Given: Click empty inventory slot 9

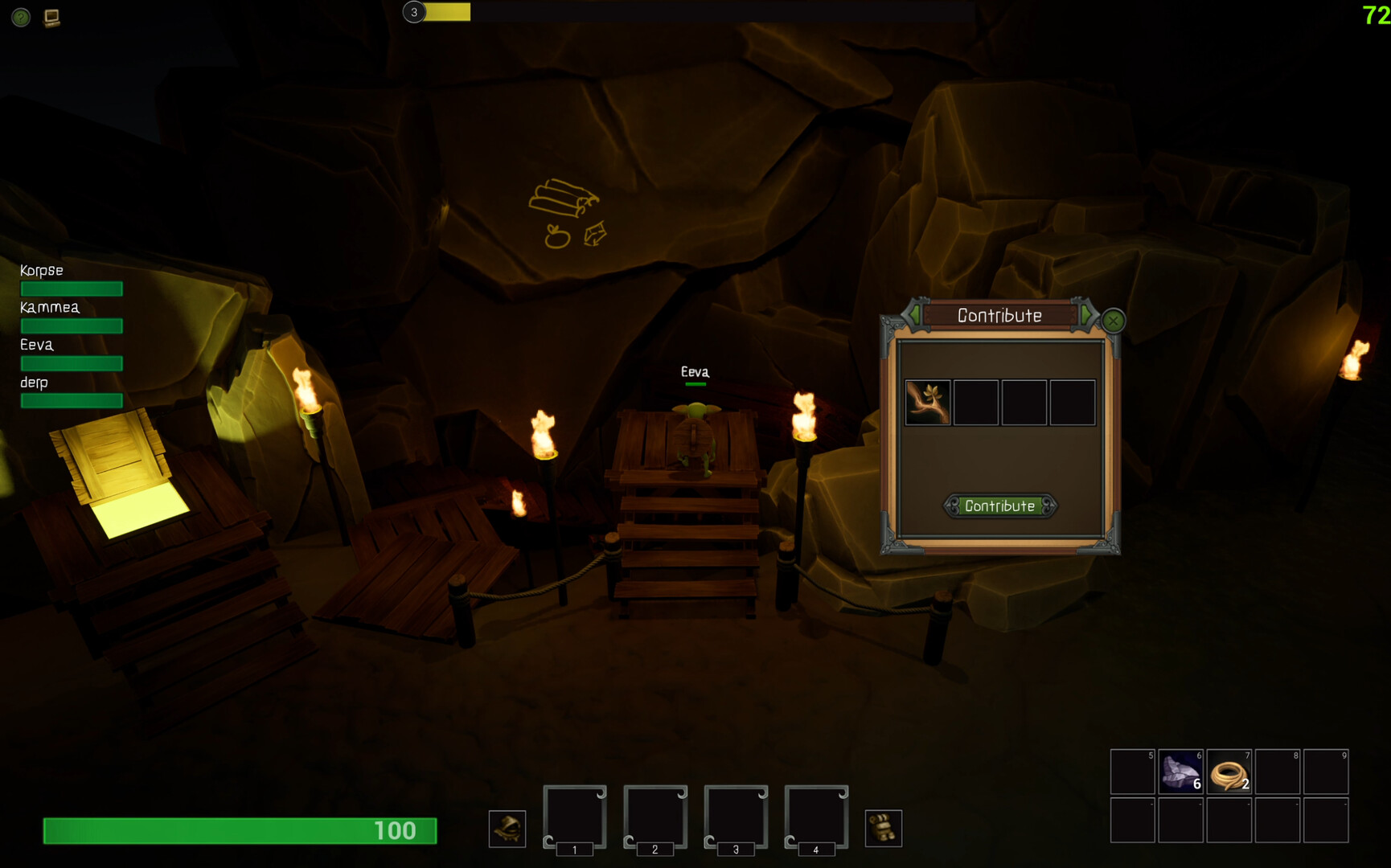Looking at the screenshot, I should coord(1325,772).
